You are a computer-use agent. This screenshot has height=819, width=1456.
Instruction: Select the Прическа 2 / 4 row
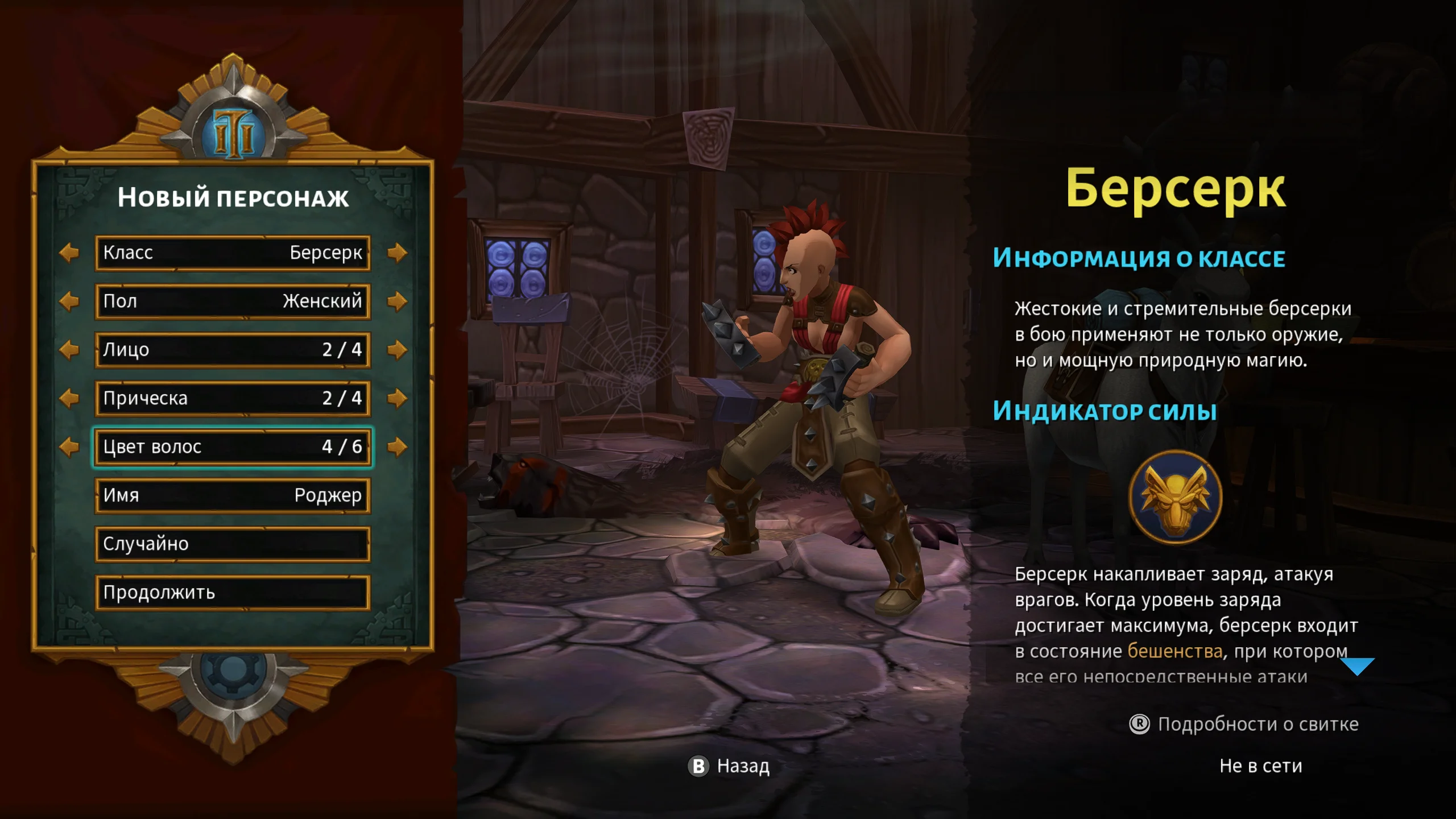click(x=233, y=398)
